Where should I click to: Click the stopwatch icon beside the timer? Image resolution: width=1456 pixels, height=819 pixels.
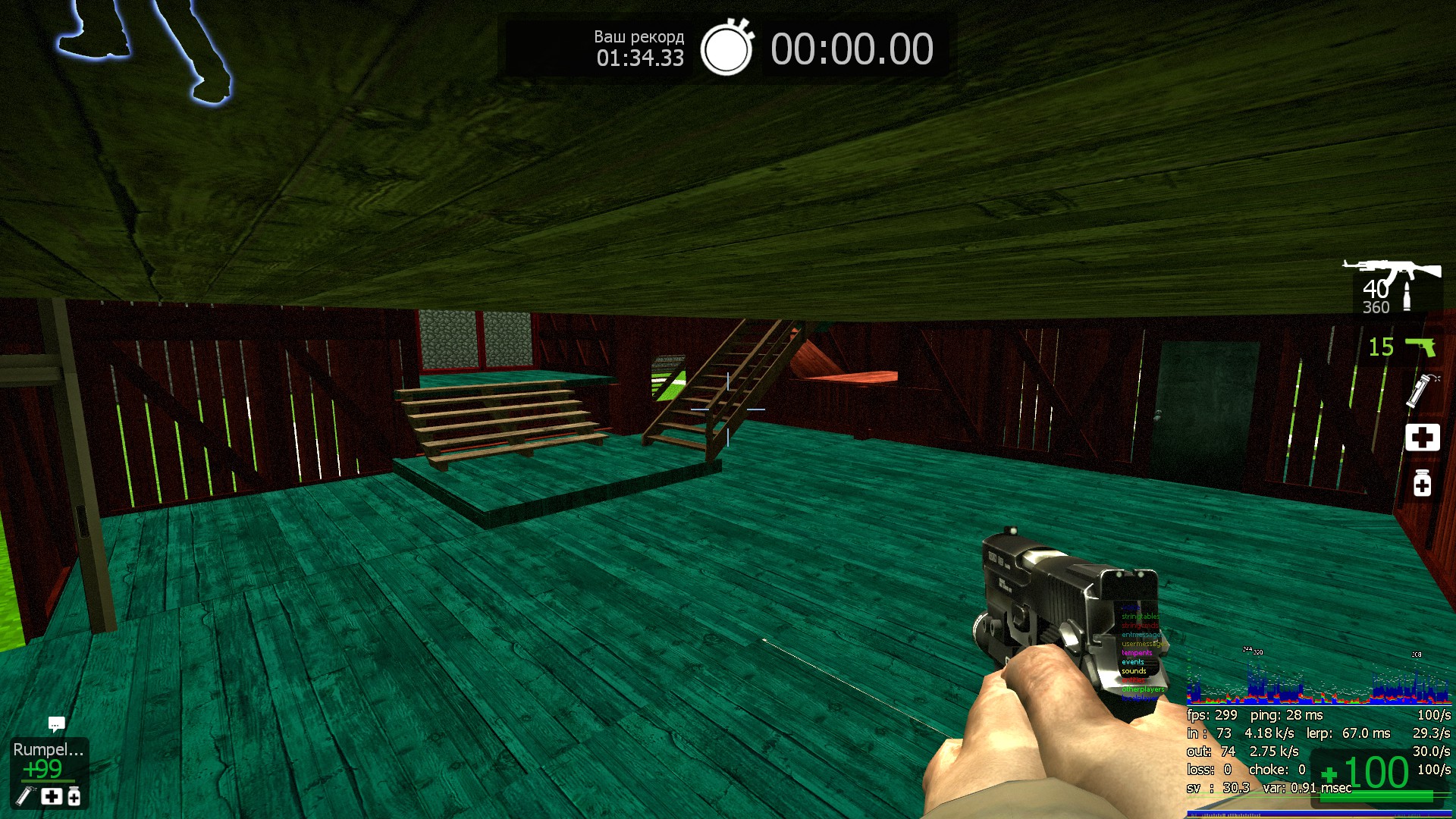[726, 49]
